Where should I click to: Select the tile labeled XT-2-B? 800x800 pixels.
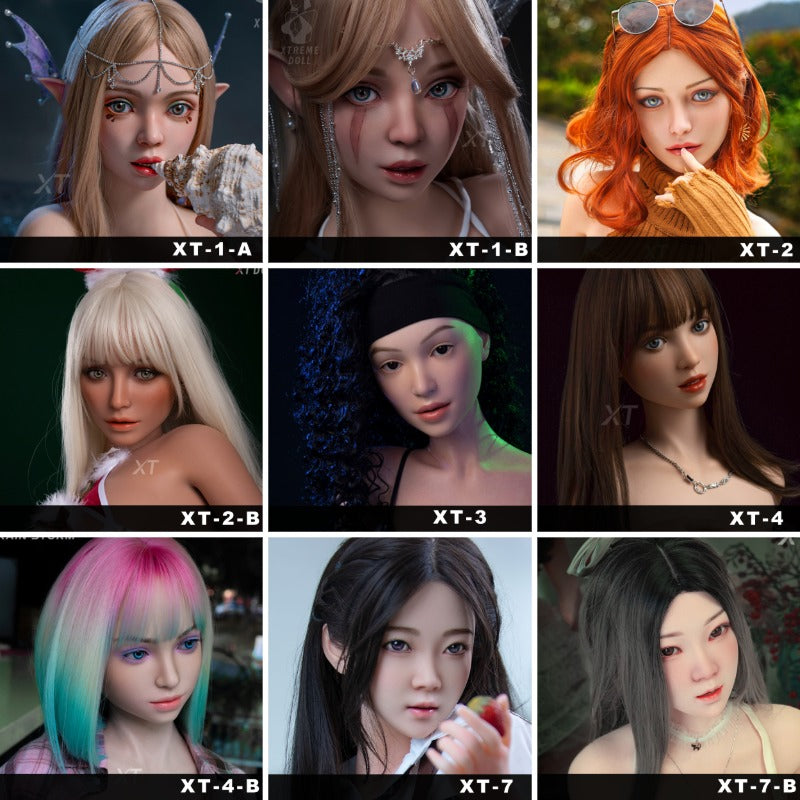[131, 400]
